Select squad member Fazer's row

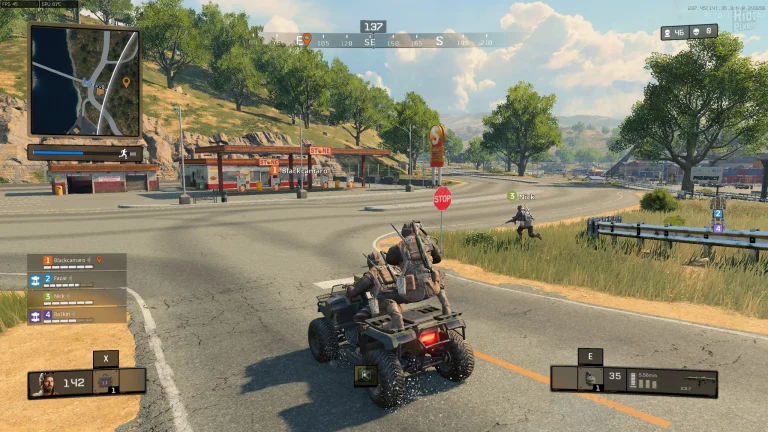(x=77, y=280)
